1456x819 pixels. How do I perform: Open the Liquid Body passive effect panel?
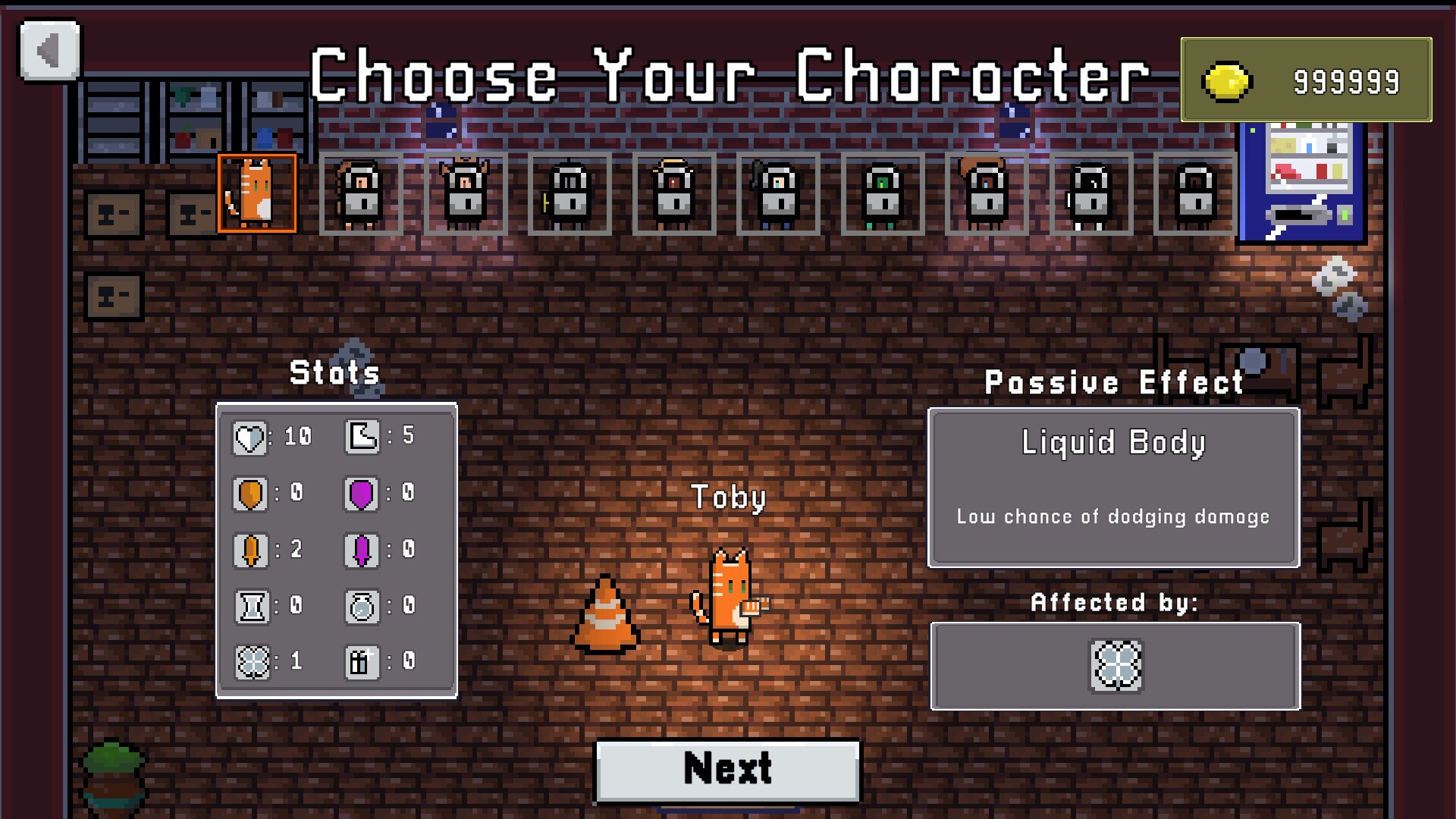[x=1113, y=488]
